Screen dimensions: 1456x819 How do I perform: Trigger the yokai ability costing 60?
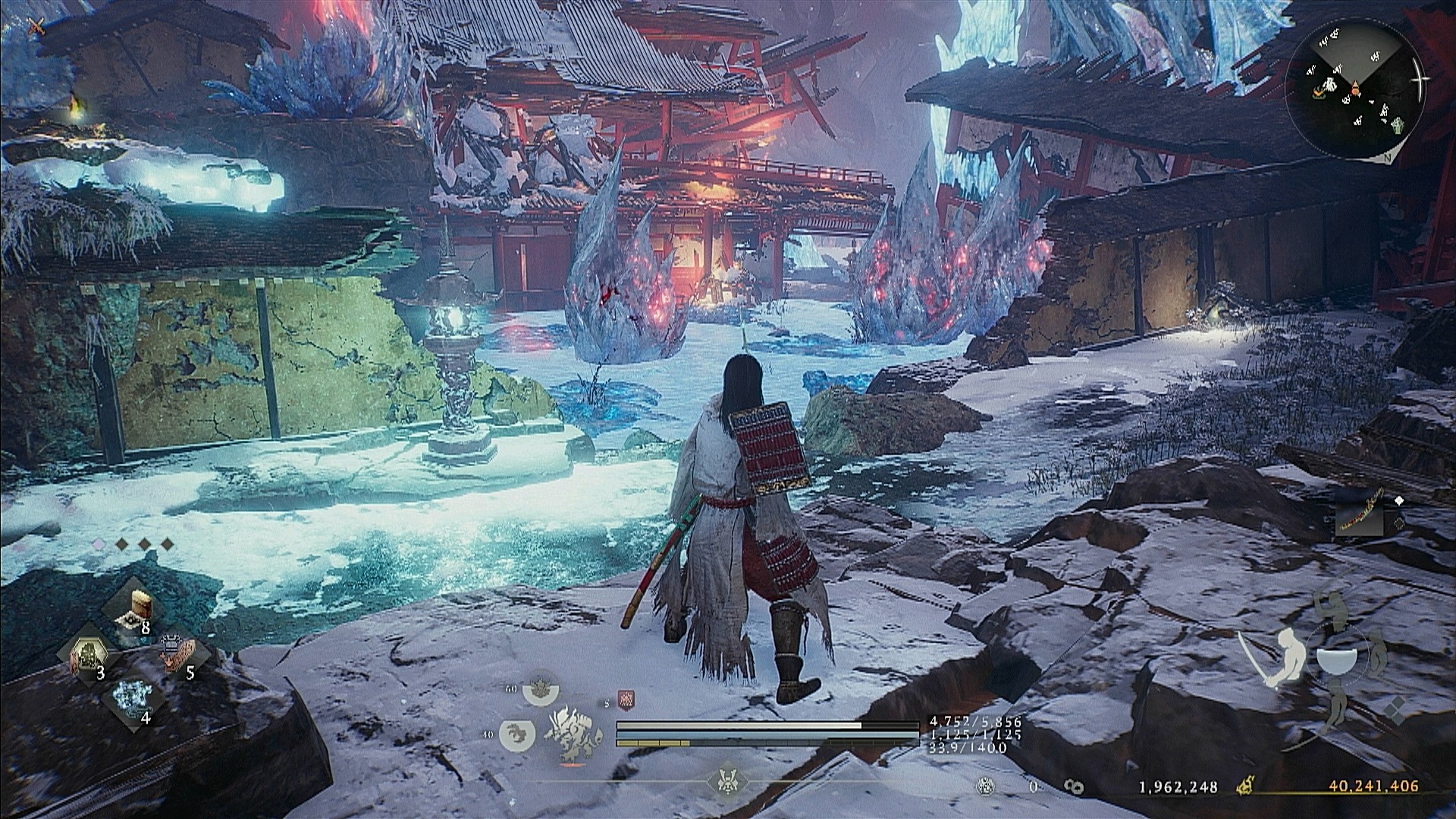click(538, 692)
